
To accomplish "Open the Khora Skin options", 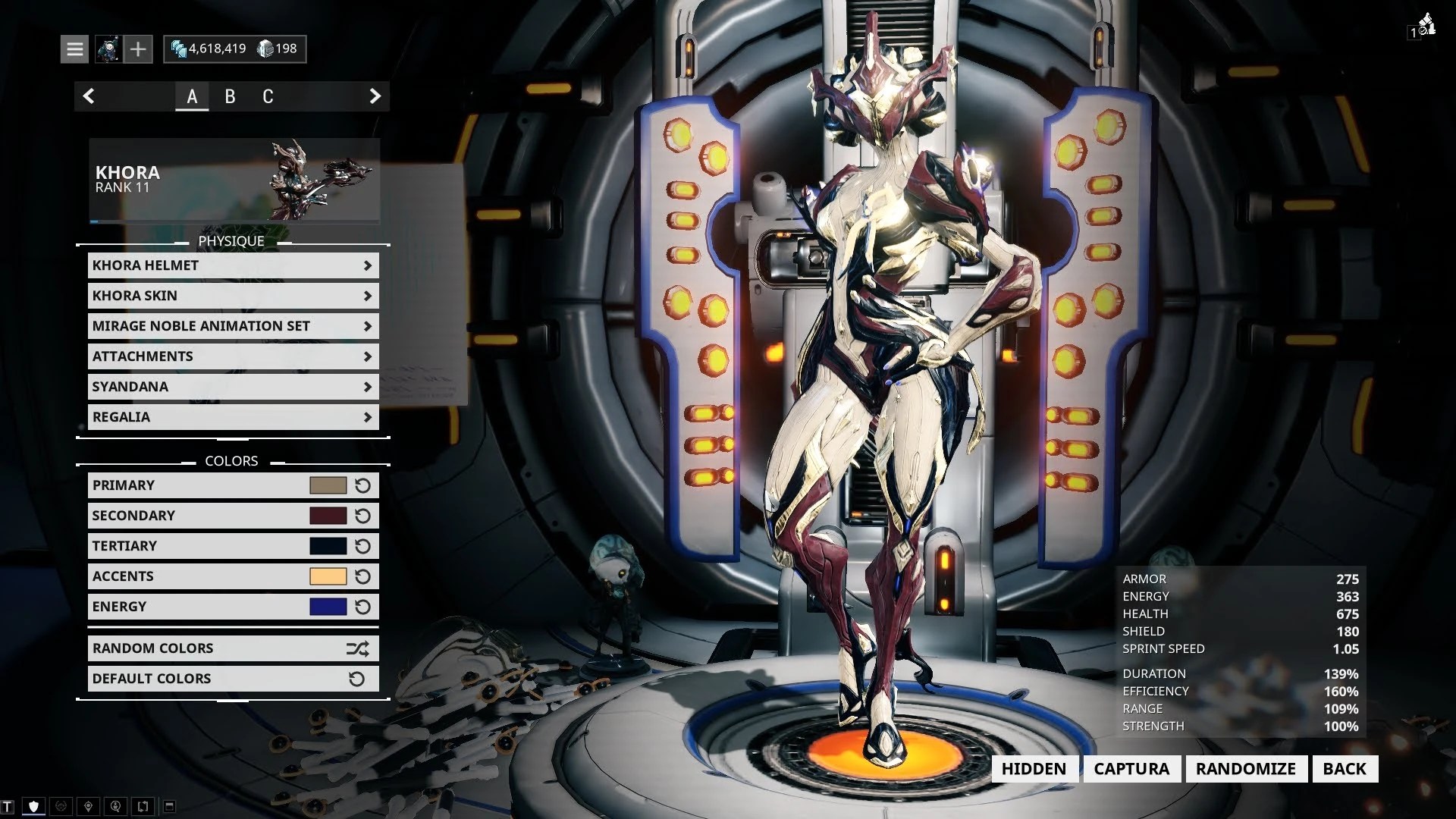I will [x=233, y=296].
